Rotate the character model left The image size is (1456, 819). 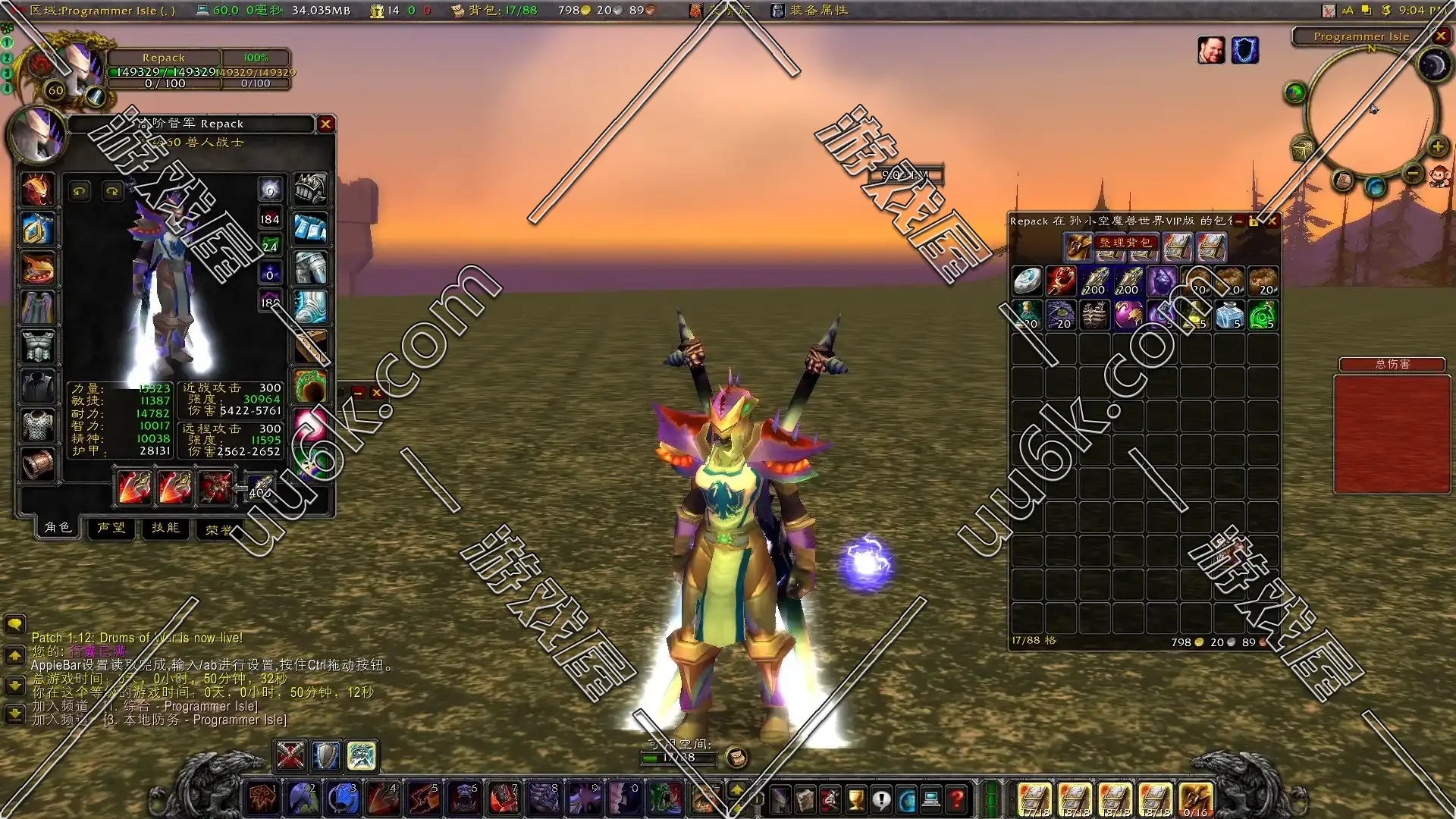pyautogui.click(x=80, y=191)
